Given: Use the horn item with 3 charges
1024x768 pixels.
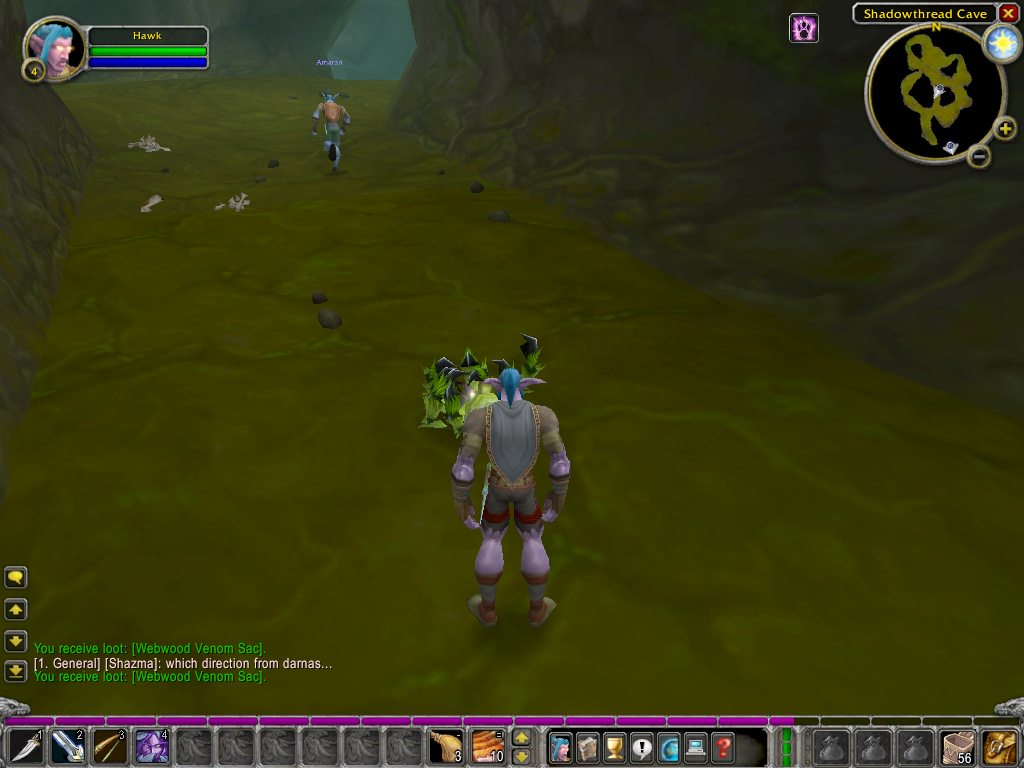Looking at the screenshot, I should coord(446,747).
